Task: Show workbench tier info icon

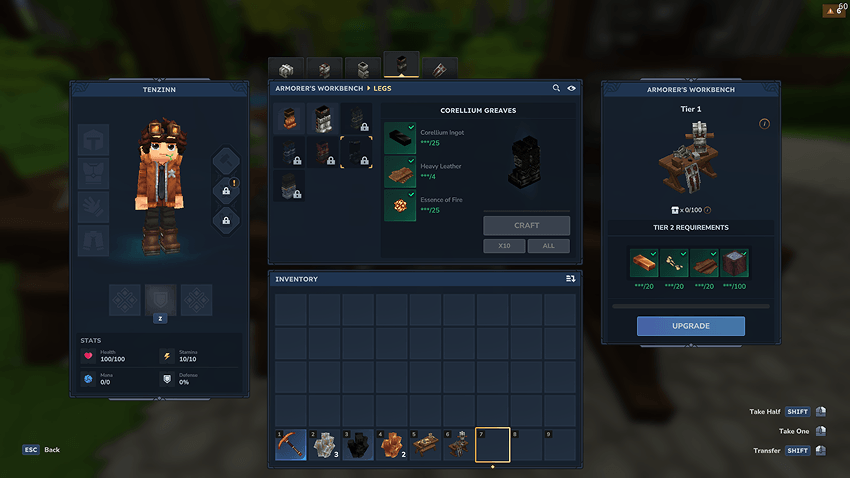Action: click(764, 124)
